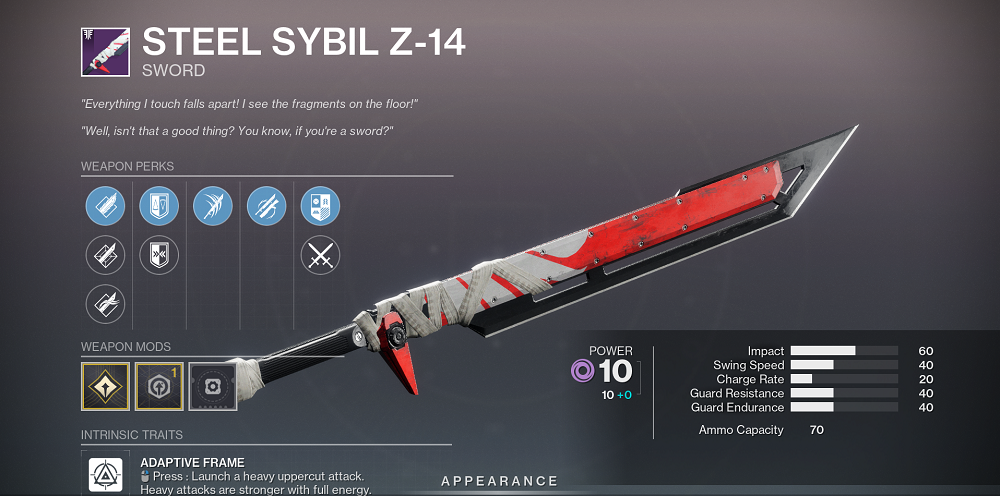Select the highlighted blade perk in first column

tap(105, 207)
